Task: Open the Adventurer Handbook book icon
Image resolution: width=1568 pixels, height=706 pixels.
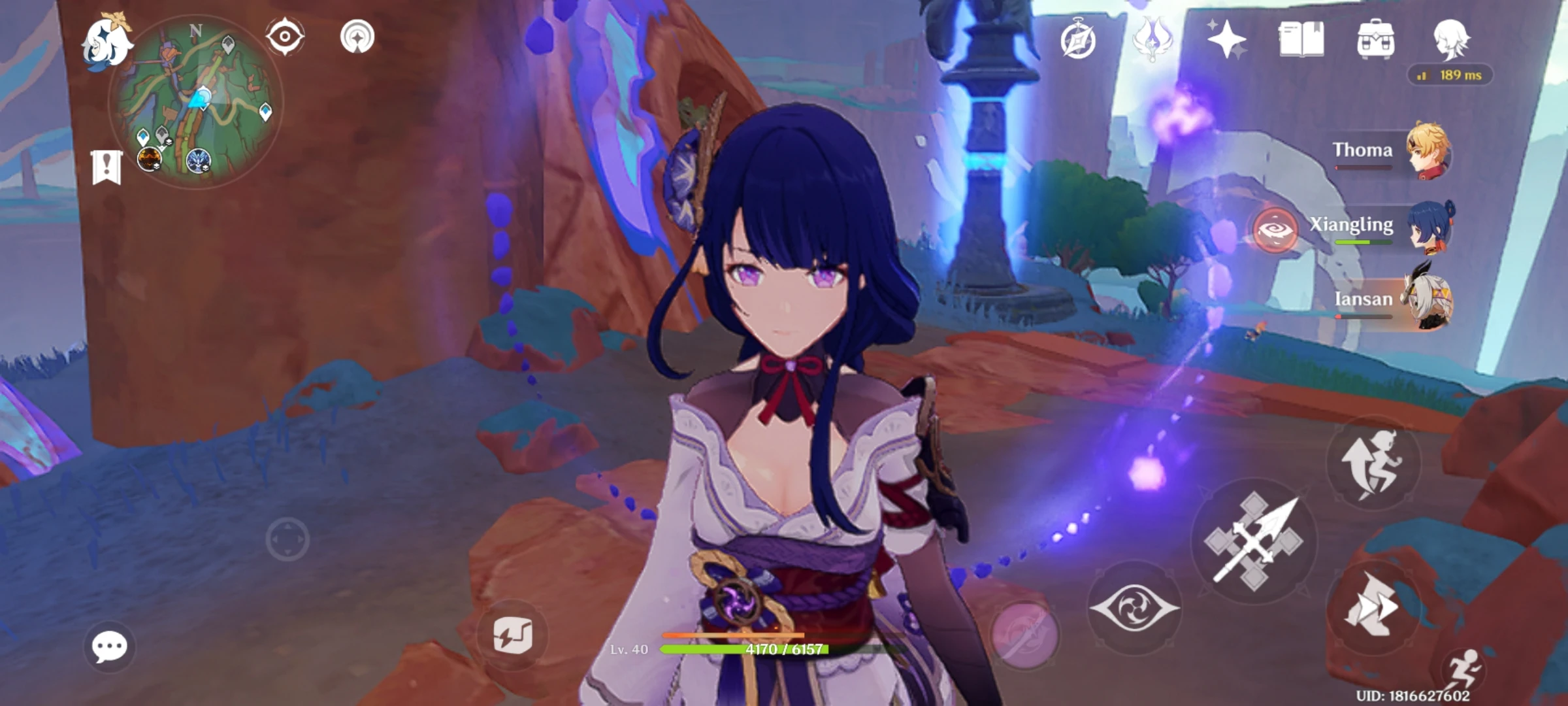Action: click(1300, 39)
